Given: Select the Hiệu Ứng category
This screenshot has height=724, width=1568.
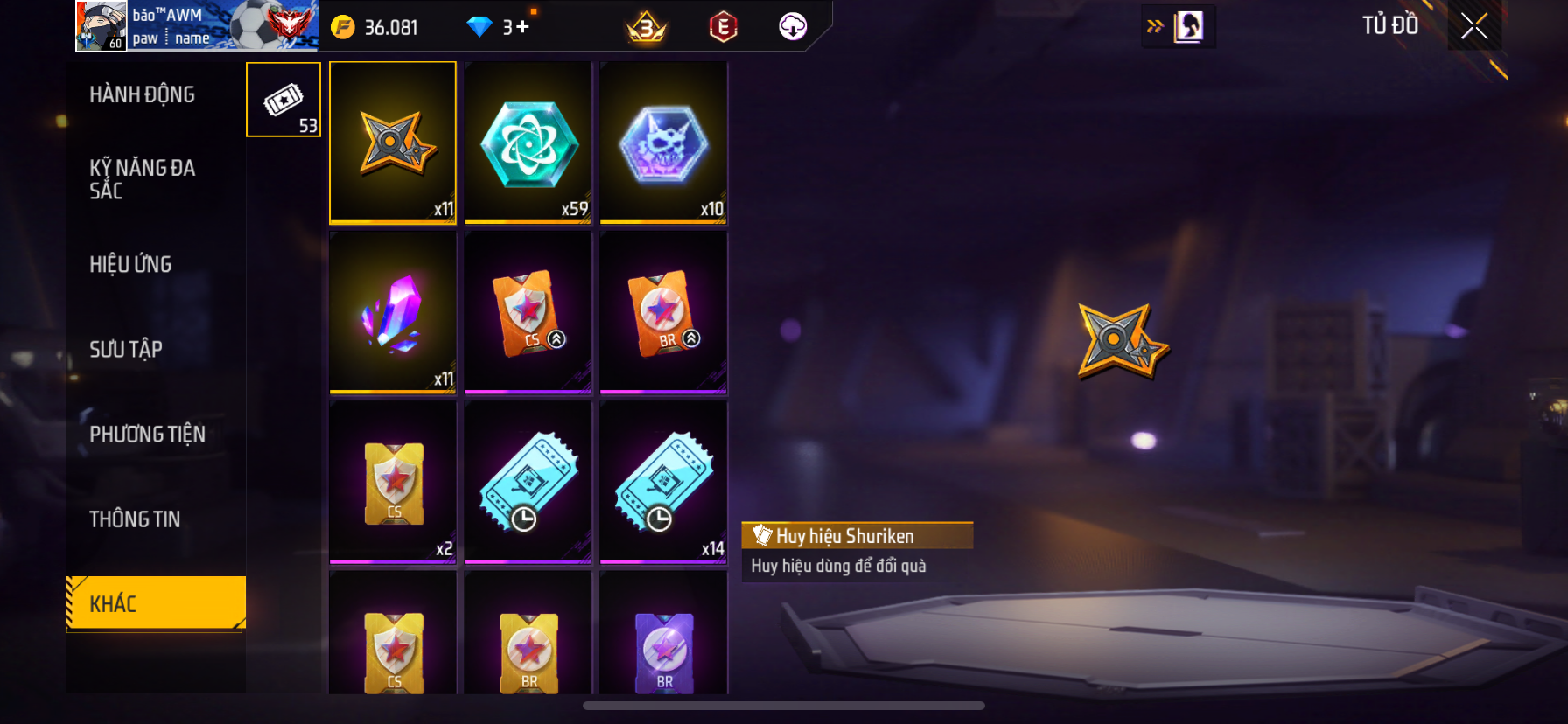Looking at the screenshot, I should pyautogui.click(x=130, y=264).
